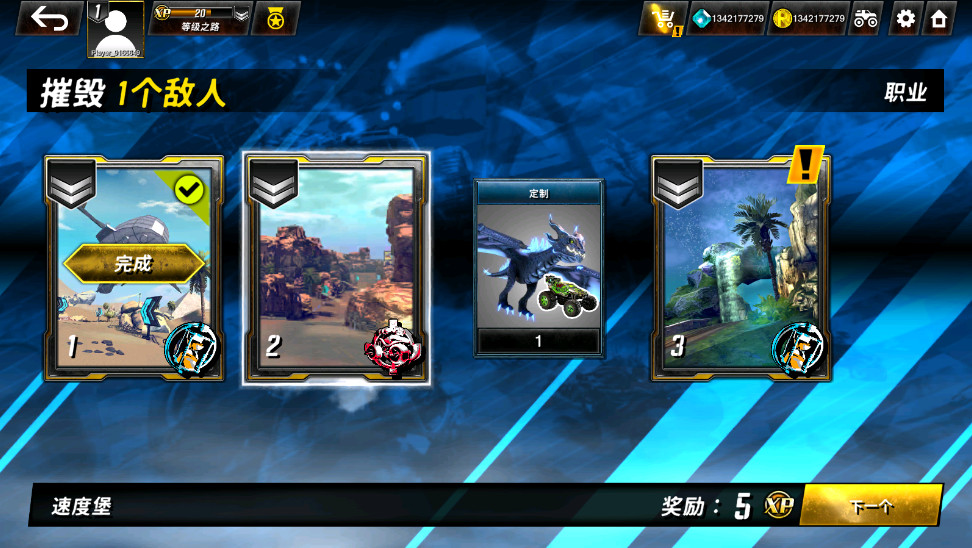Screen dimensions: 972x548
Task: Open the gear settings menu
Action: (906, 18)
